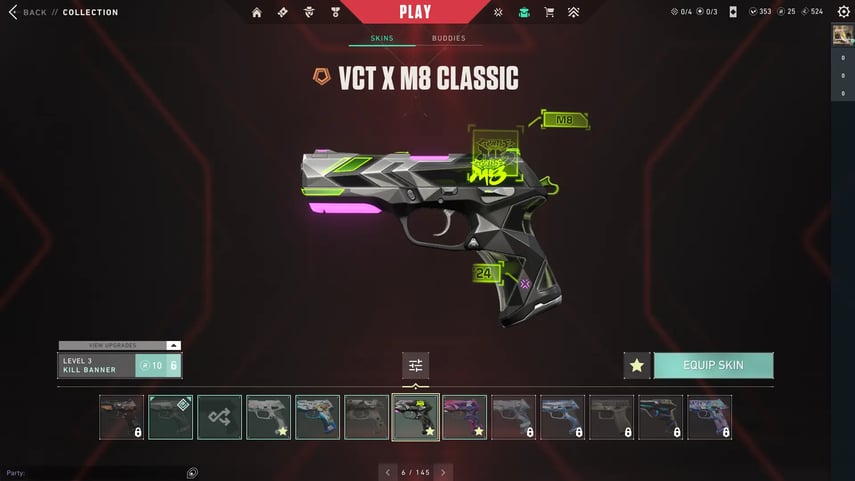This screenshot has width=855, height=481.
Task: Open the teal collection icon in top bar
Action: [524, 13]
